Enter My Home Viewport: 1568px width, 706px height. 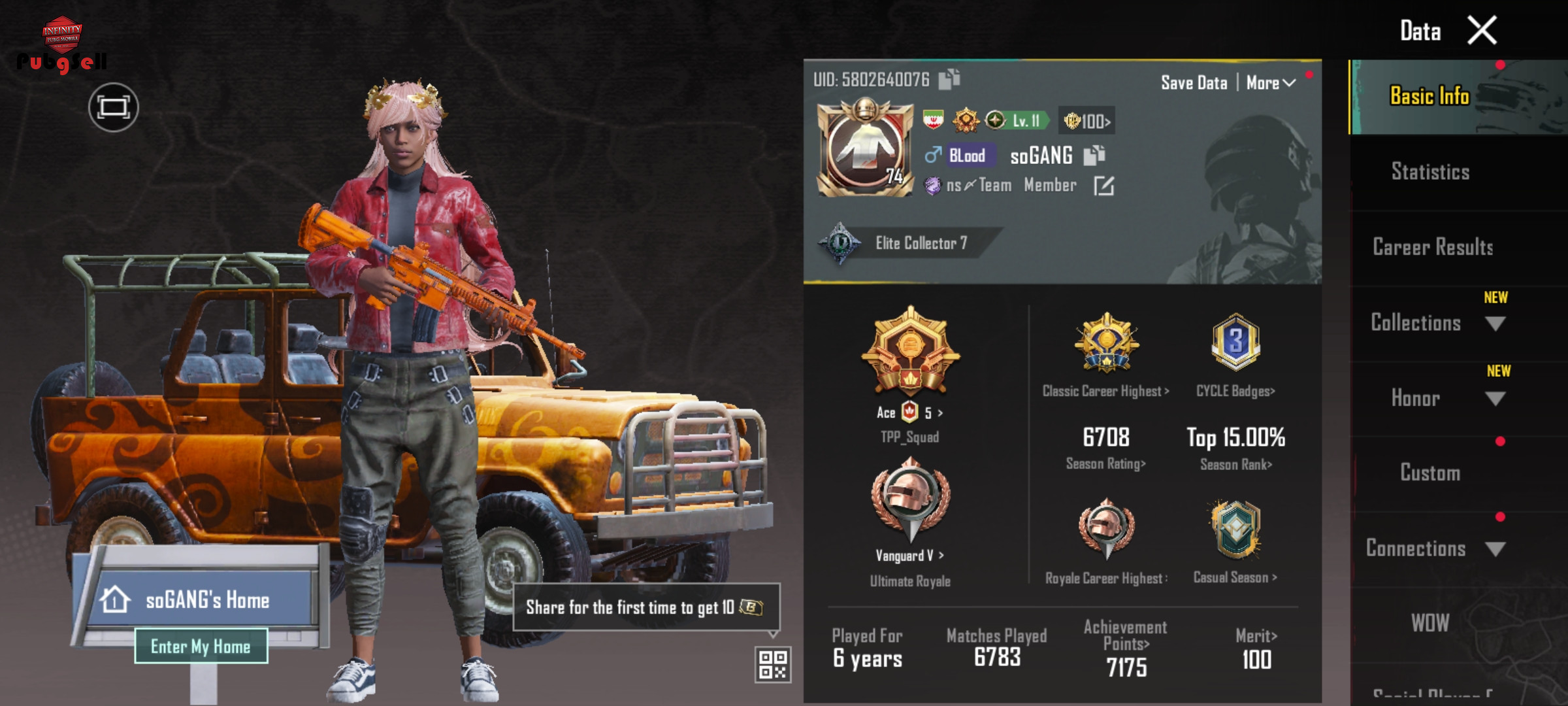click(201, 646)
